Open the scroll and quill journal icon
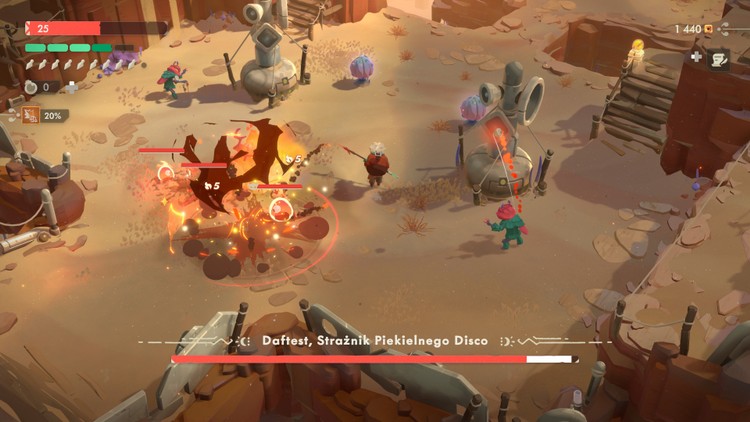750x422 pixels. point(719,59)
